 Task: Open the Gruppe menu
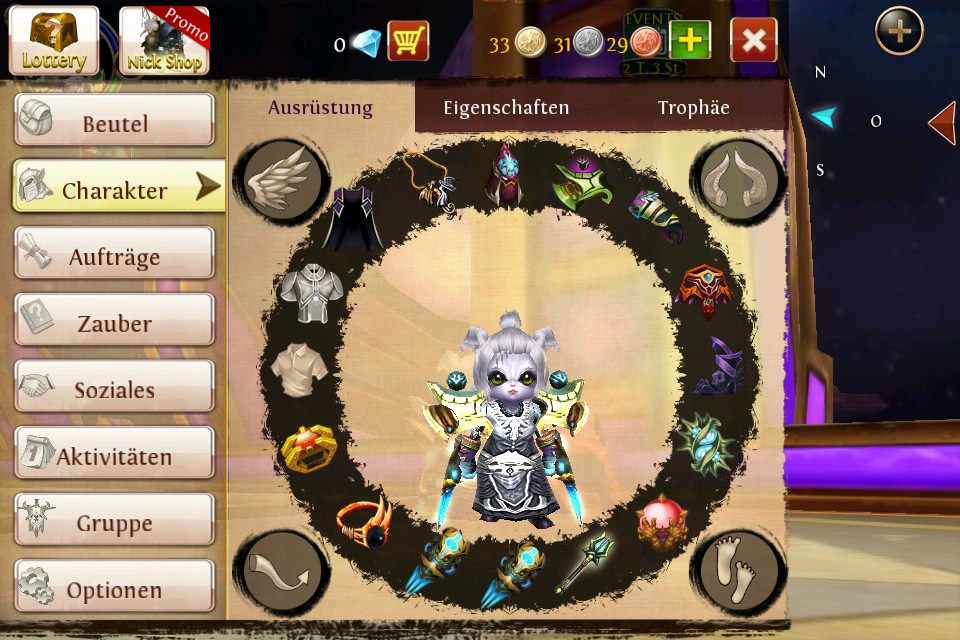coord(114,522)
